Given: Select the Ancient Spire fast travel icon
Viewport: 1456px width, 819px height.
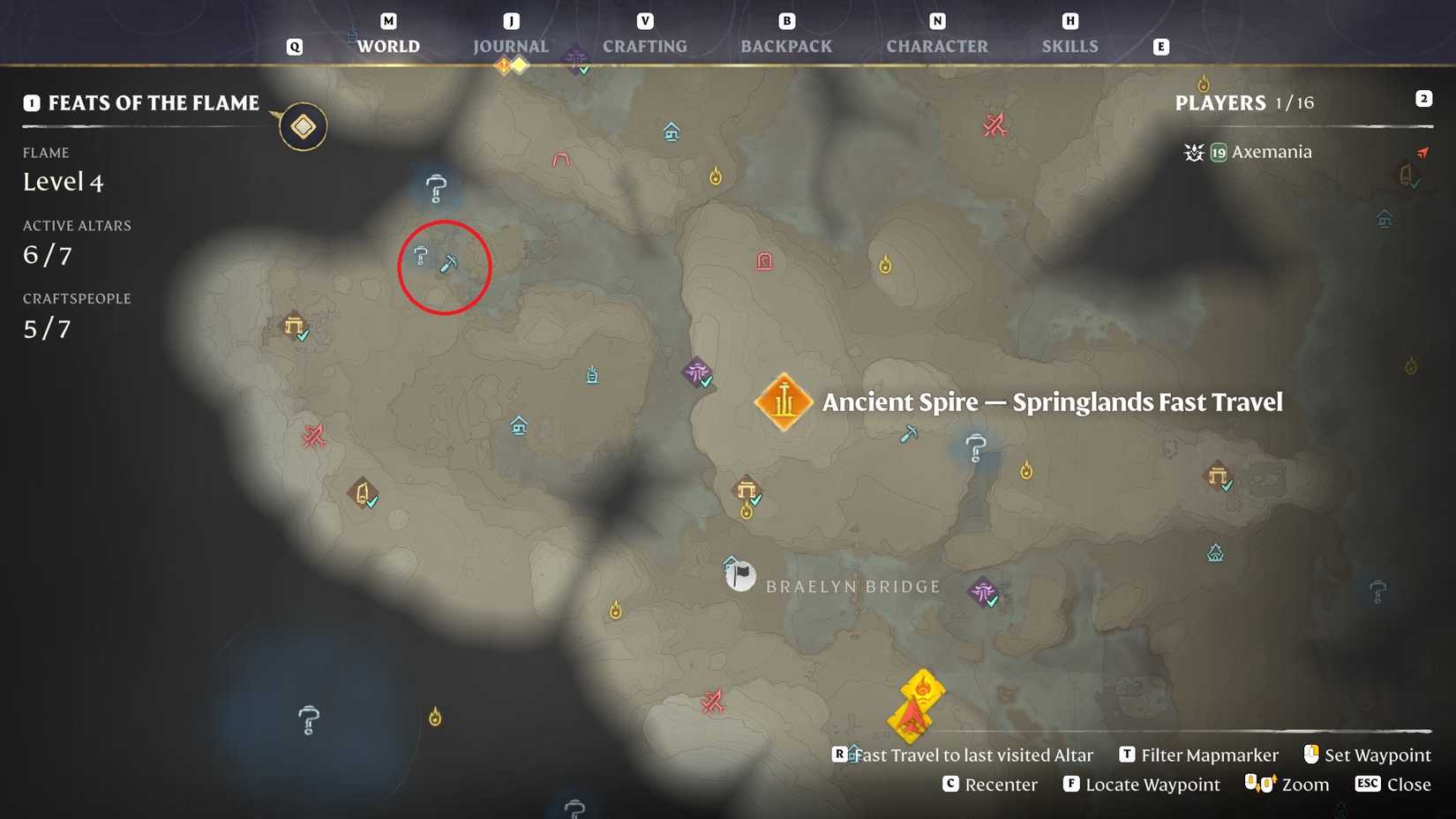Looking at the screenshot, I should click(784, 402).
